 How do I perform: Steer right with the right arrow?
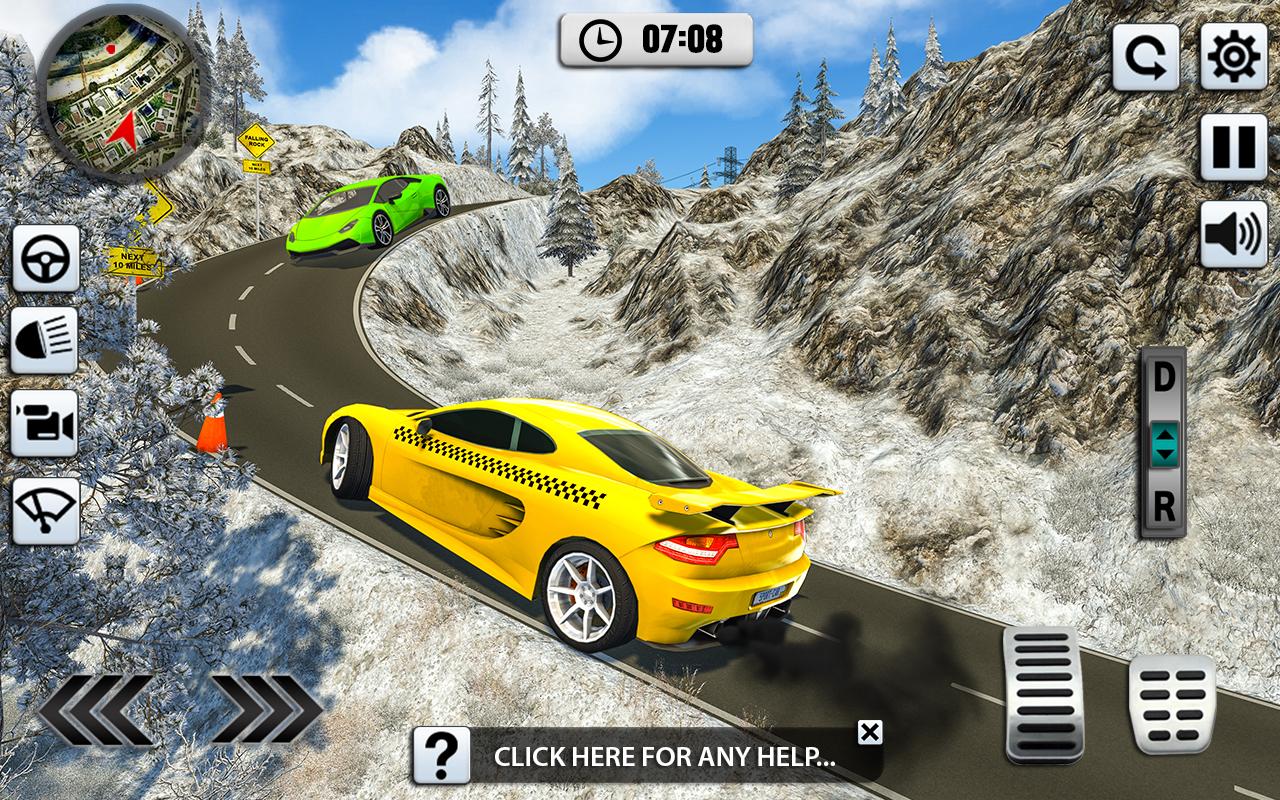pos(266,710)
